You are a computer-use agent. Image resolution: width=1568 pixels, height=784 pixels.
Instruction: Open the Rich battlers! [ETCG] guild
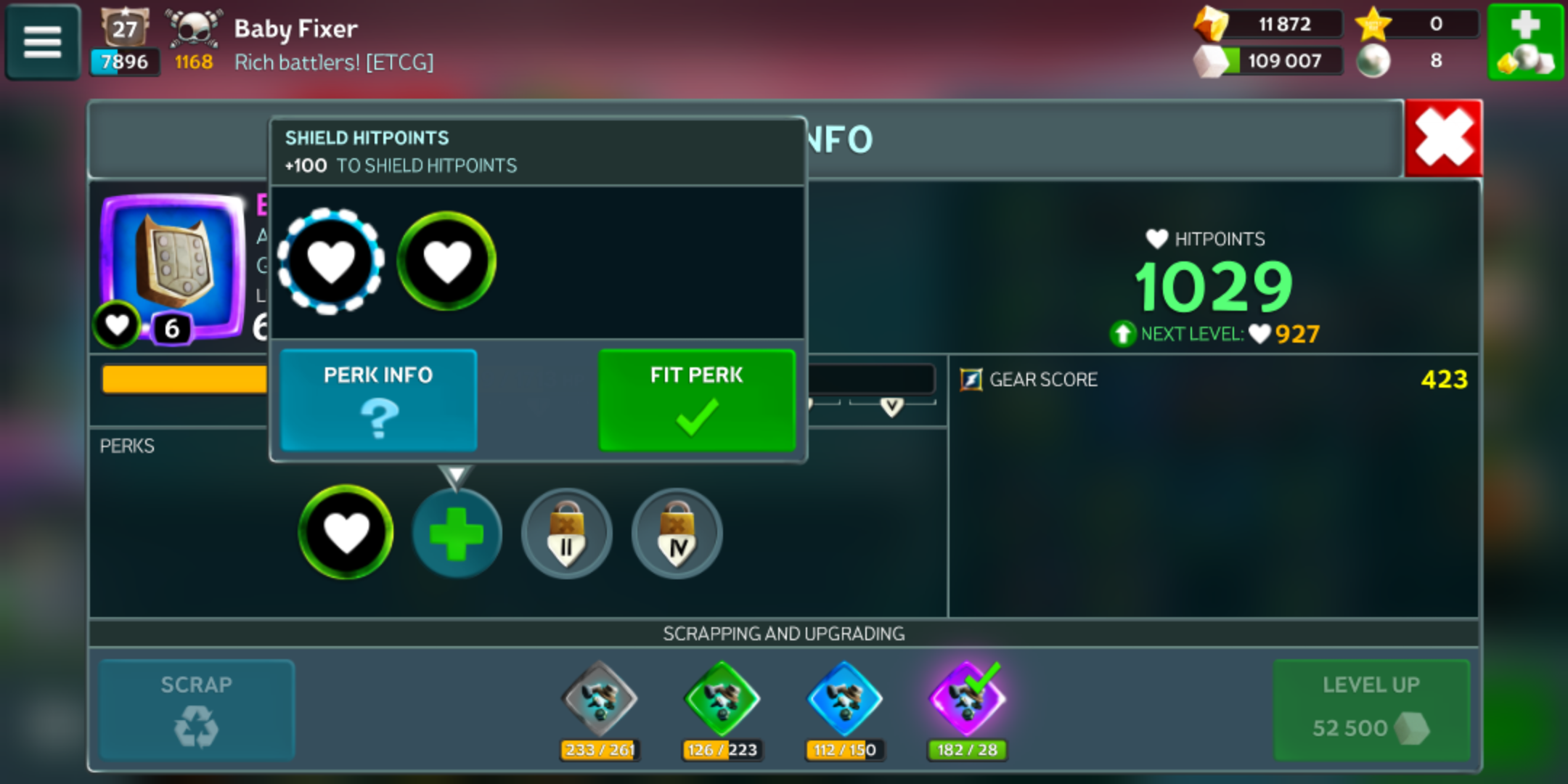point(334,62)
